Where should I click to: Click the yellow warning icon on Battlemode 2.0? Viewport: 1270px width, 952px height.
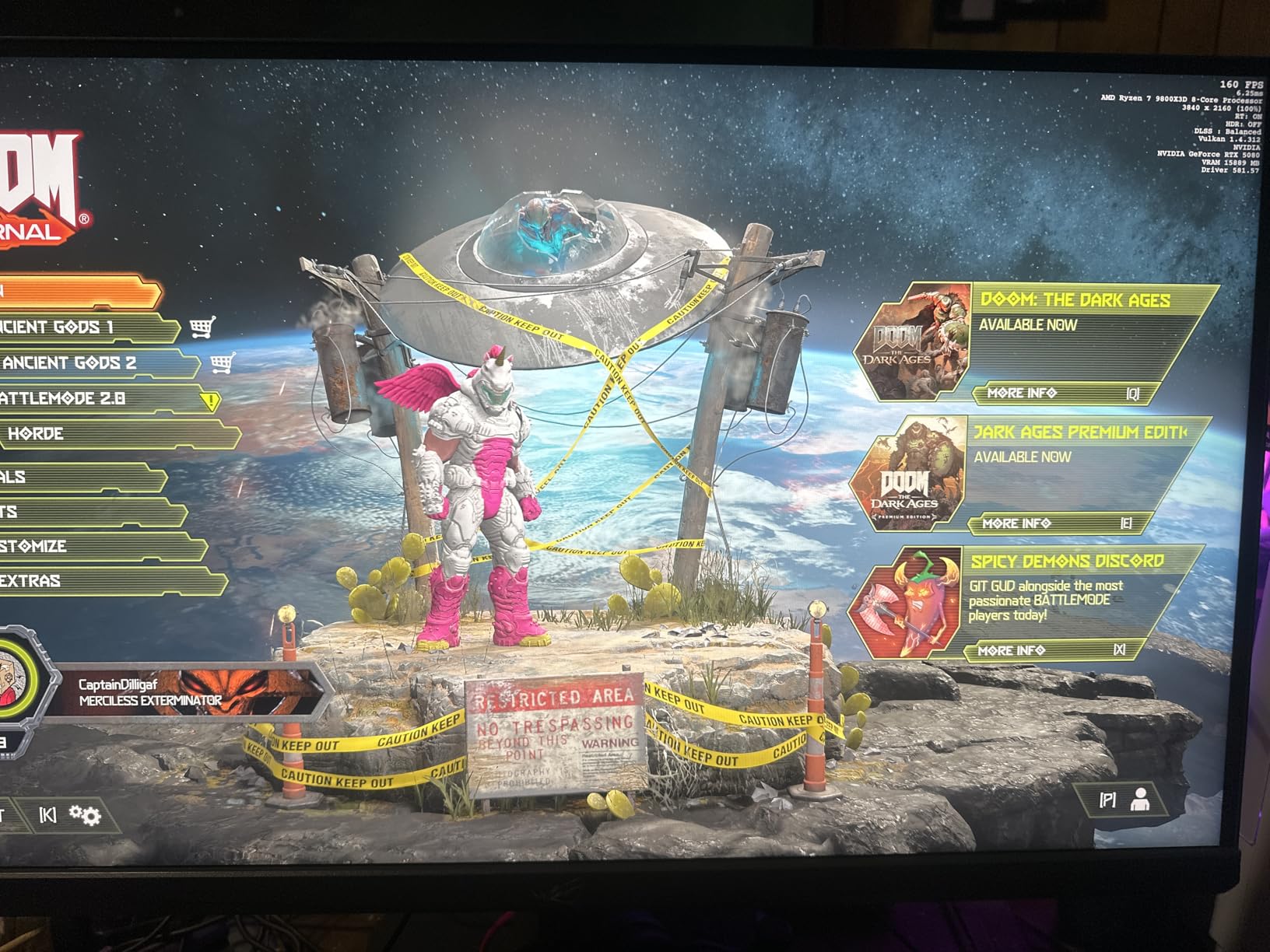point(211,401)
